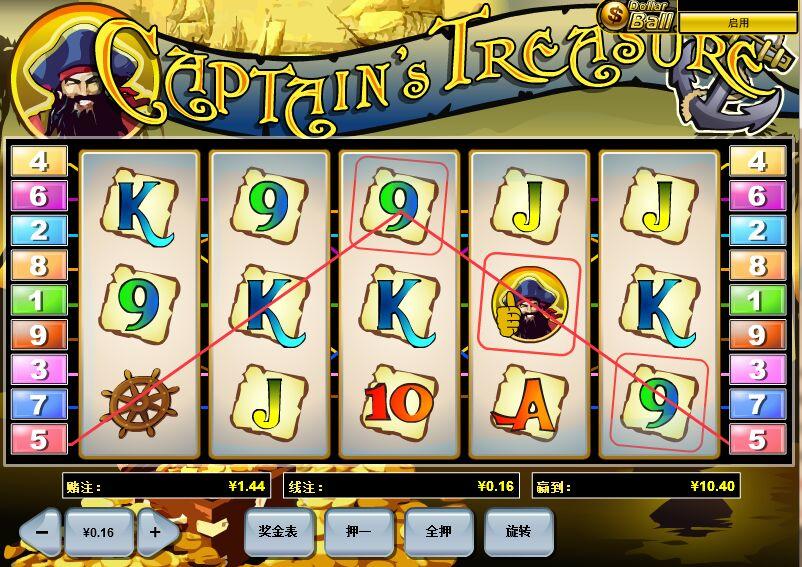
Task: Choose the right-side blue payline 7 button
Action: [x=757, y=404]
